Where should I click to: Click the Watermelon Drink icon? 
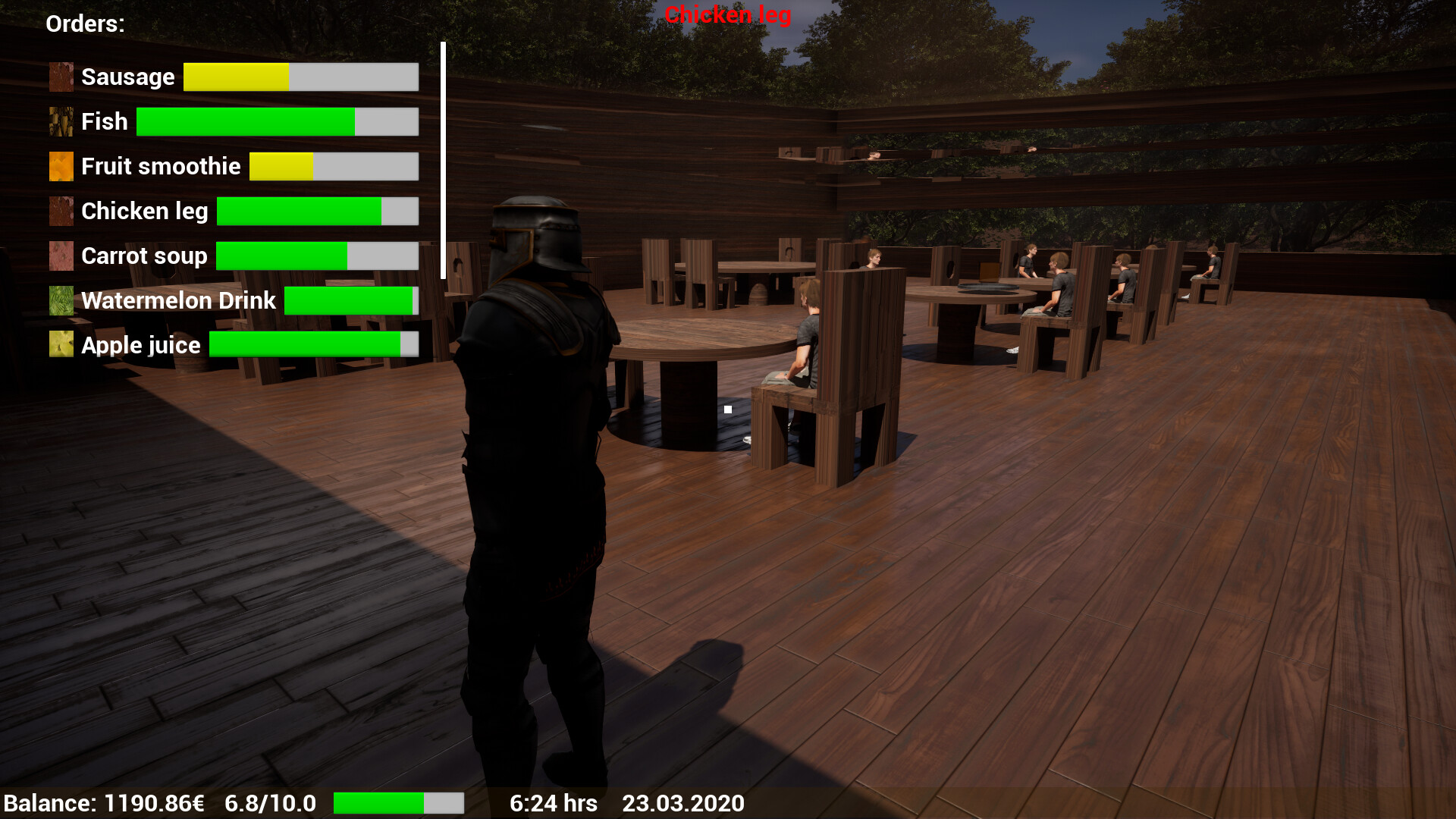coord(61,300)
